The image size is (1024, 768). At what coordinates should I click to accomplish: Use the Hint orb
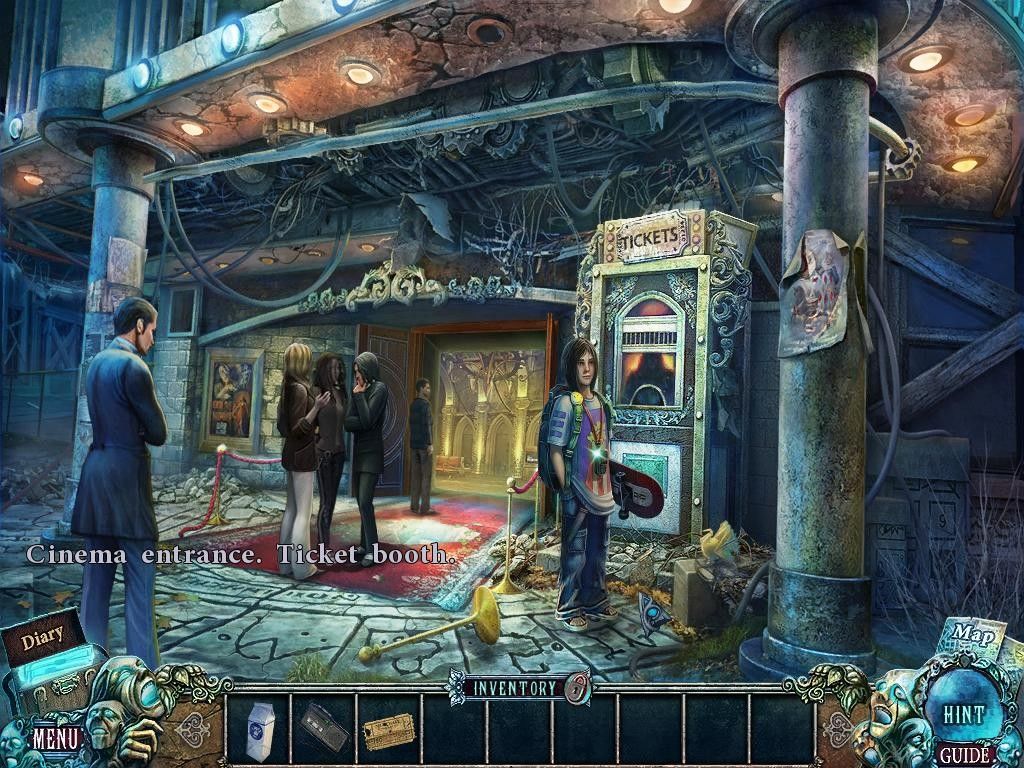click(x=963, y=714)
